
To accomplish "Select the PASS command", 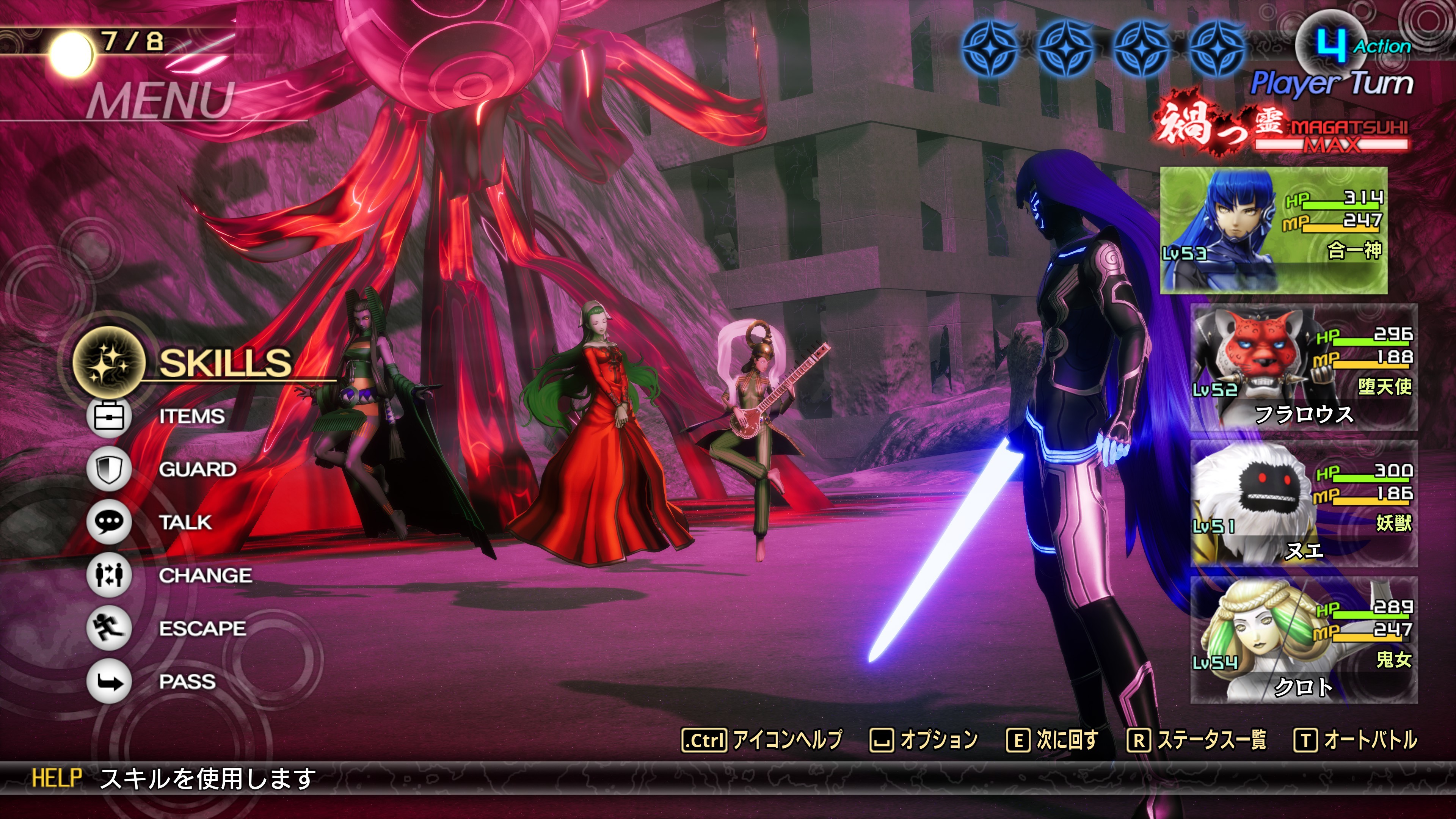I will click(x=187, y=682).
